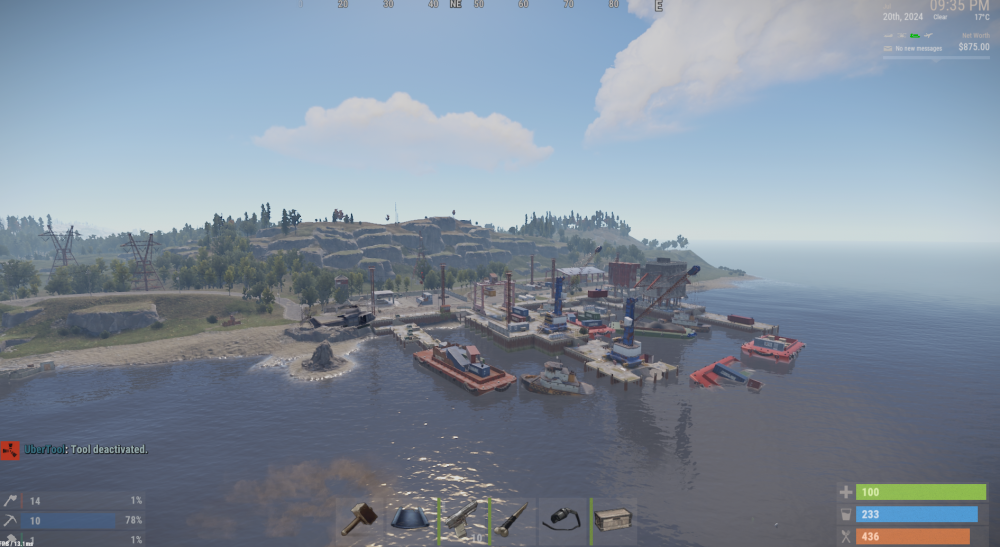Click the green vehicle event icon

pyautogui.click(x=914, y=36)
